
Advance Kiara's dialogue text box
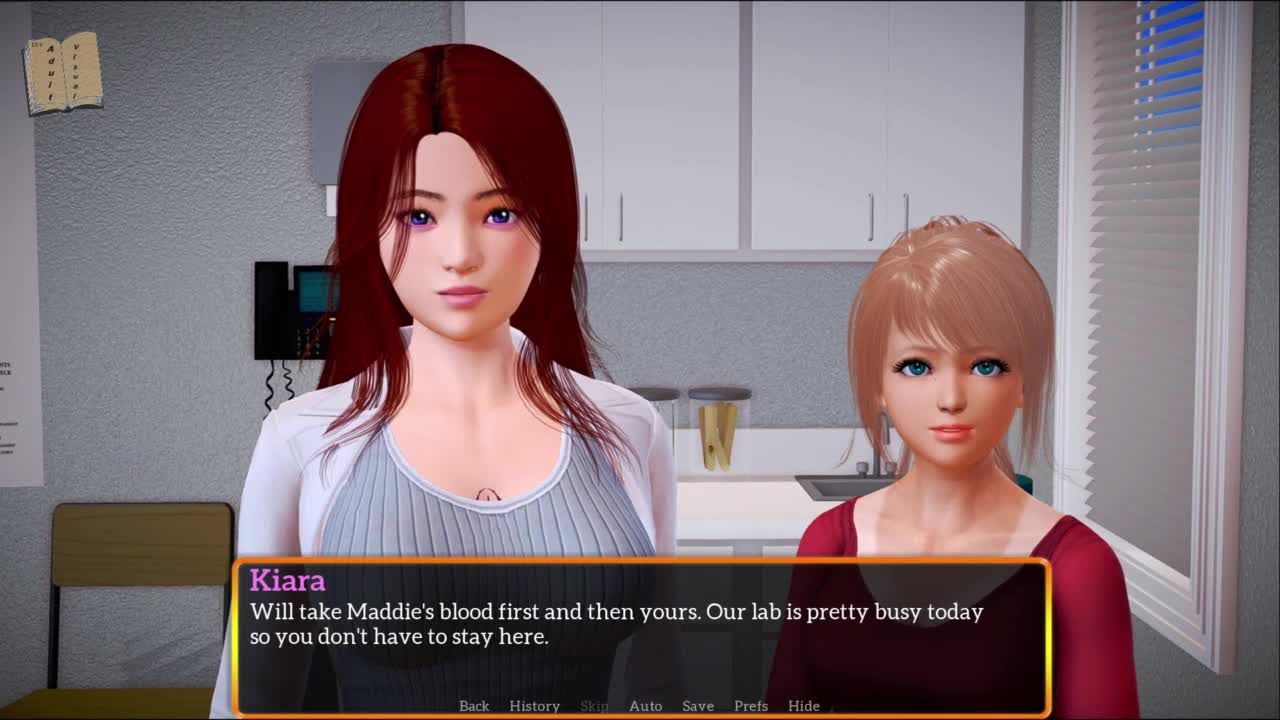(640, 625)
